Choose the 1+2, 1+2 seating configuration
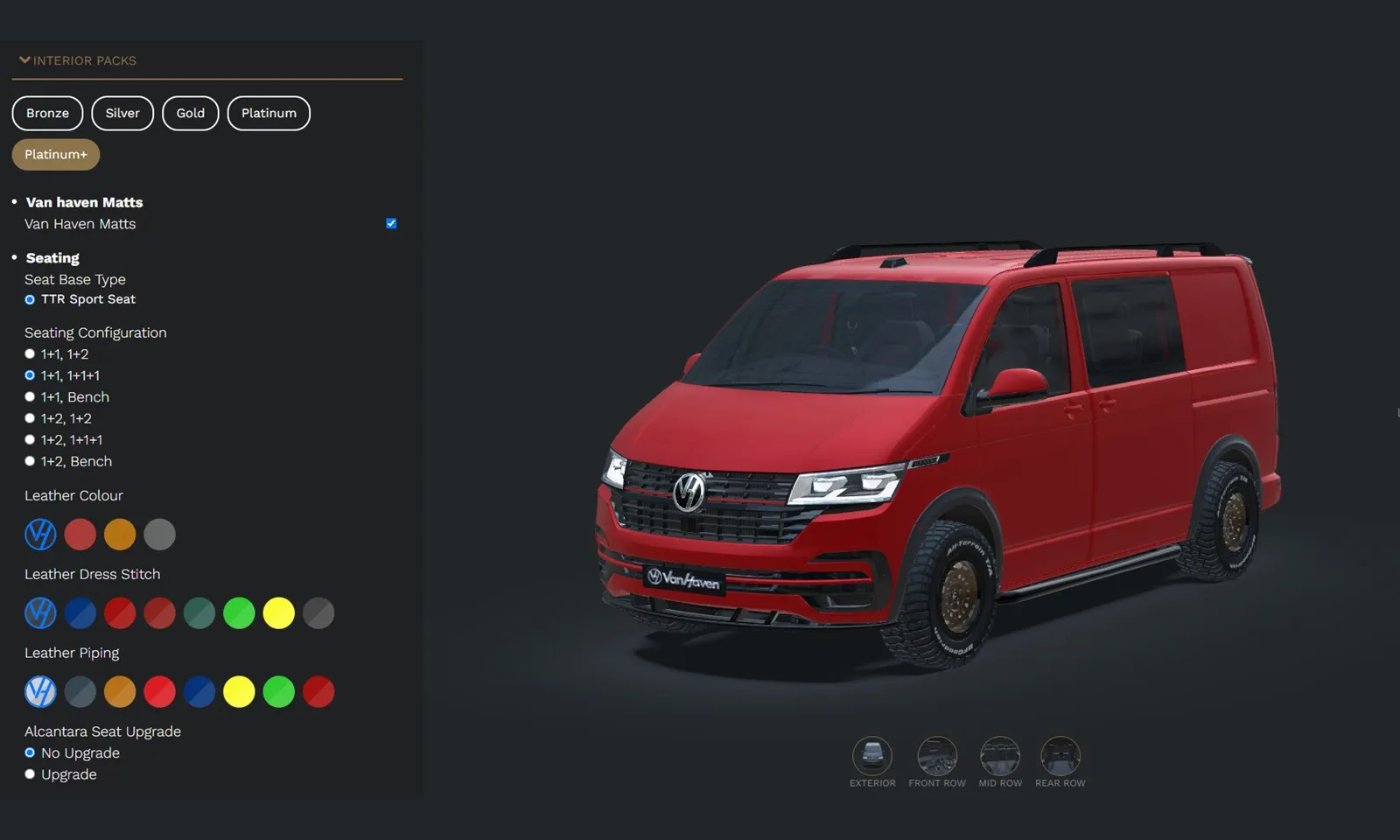 pyautogui.click(x=30, y=417)
